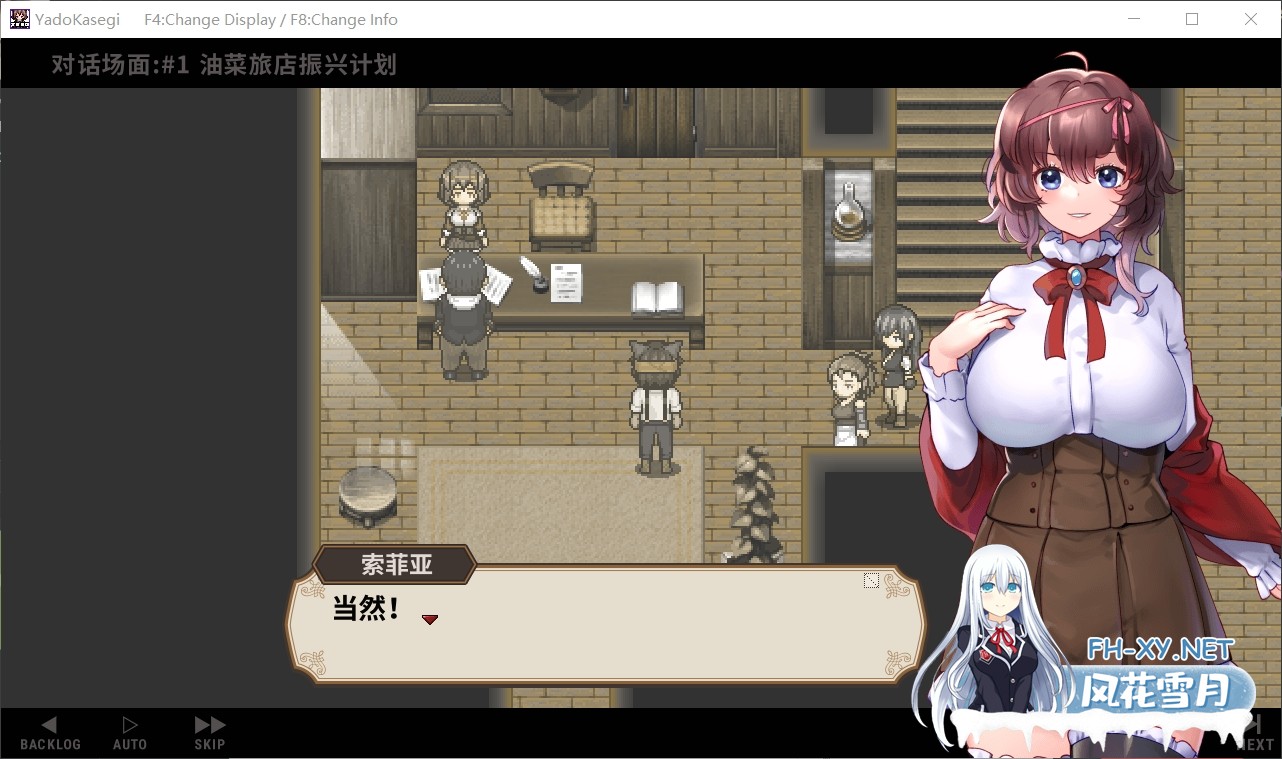The width and height of the screenshot is (1282, 759).
Task: Open the Backlog to review past dialogue
Action: (49, 732)
